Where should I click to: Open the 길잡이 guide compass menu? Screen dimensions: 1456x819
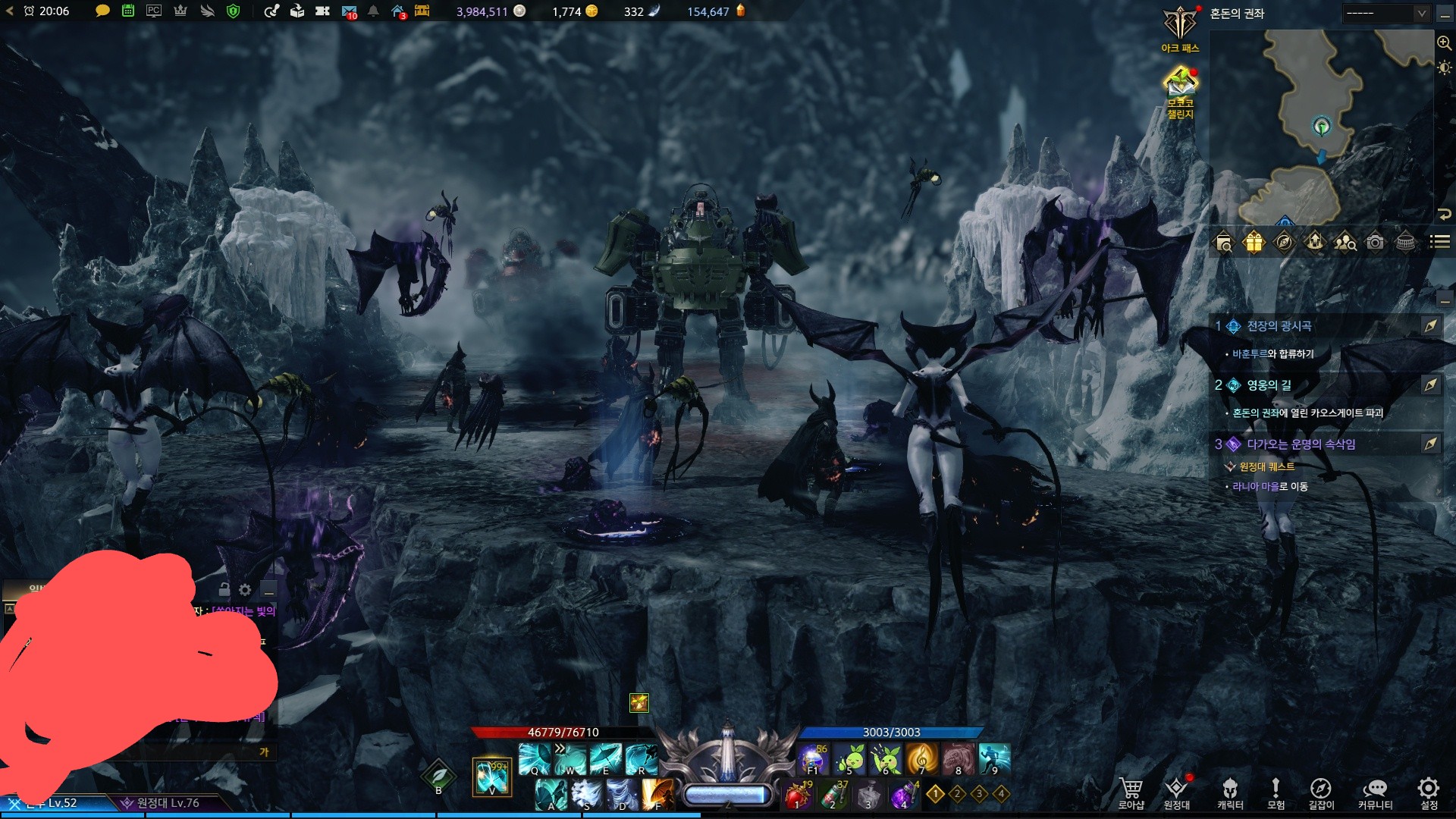point(1320,792)
